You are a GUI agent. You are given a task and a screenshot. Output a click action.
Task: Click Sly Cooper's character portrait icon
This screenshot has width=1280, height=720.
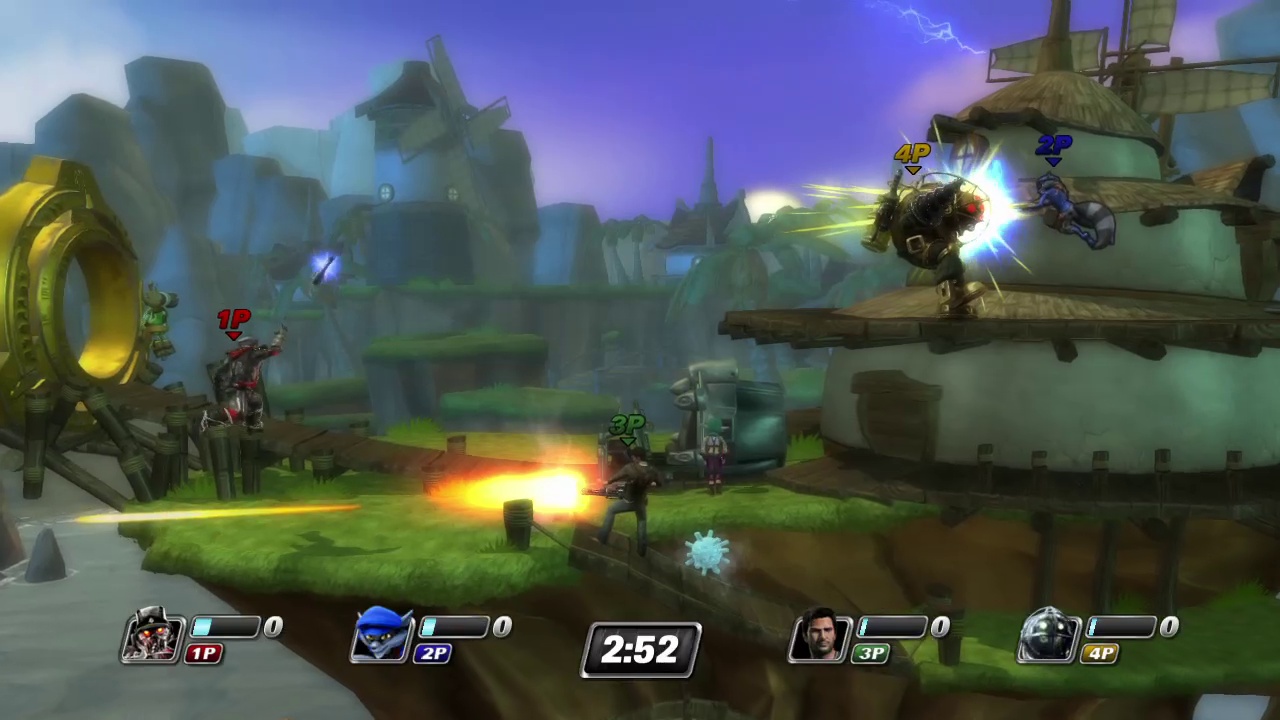[382, 637]
